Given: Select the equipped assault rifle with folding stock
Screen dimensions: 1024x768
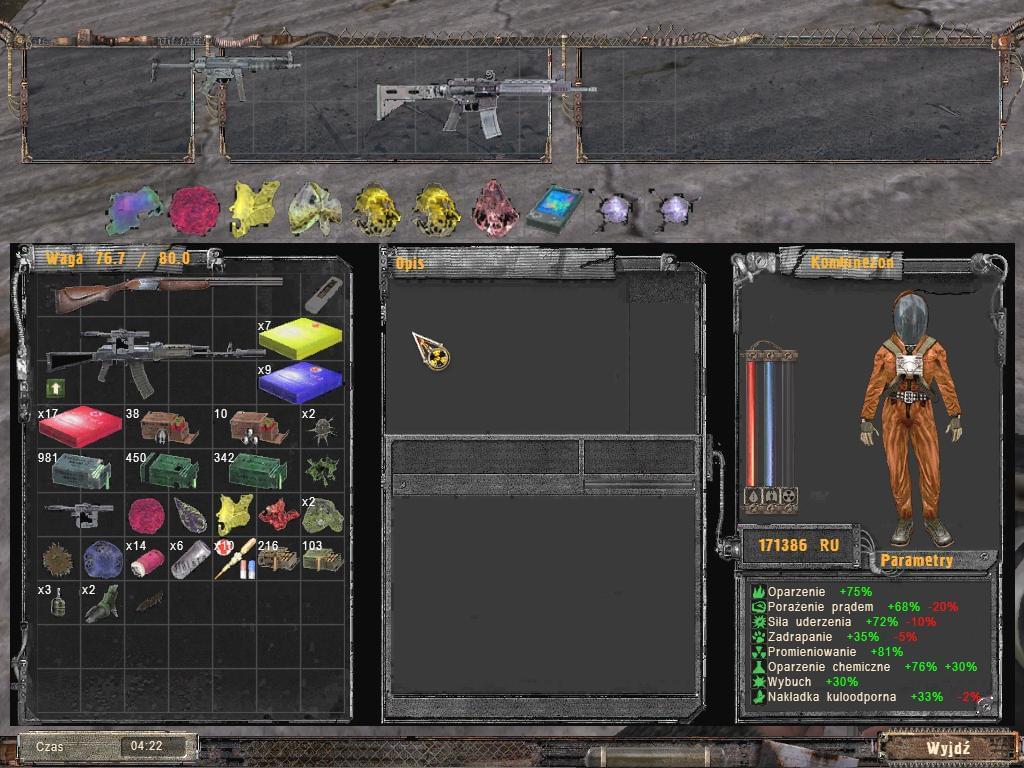Looking at the screenshot, I should pyautogui.click(x=481, y=101).
